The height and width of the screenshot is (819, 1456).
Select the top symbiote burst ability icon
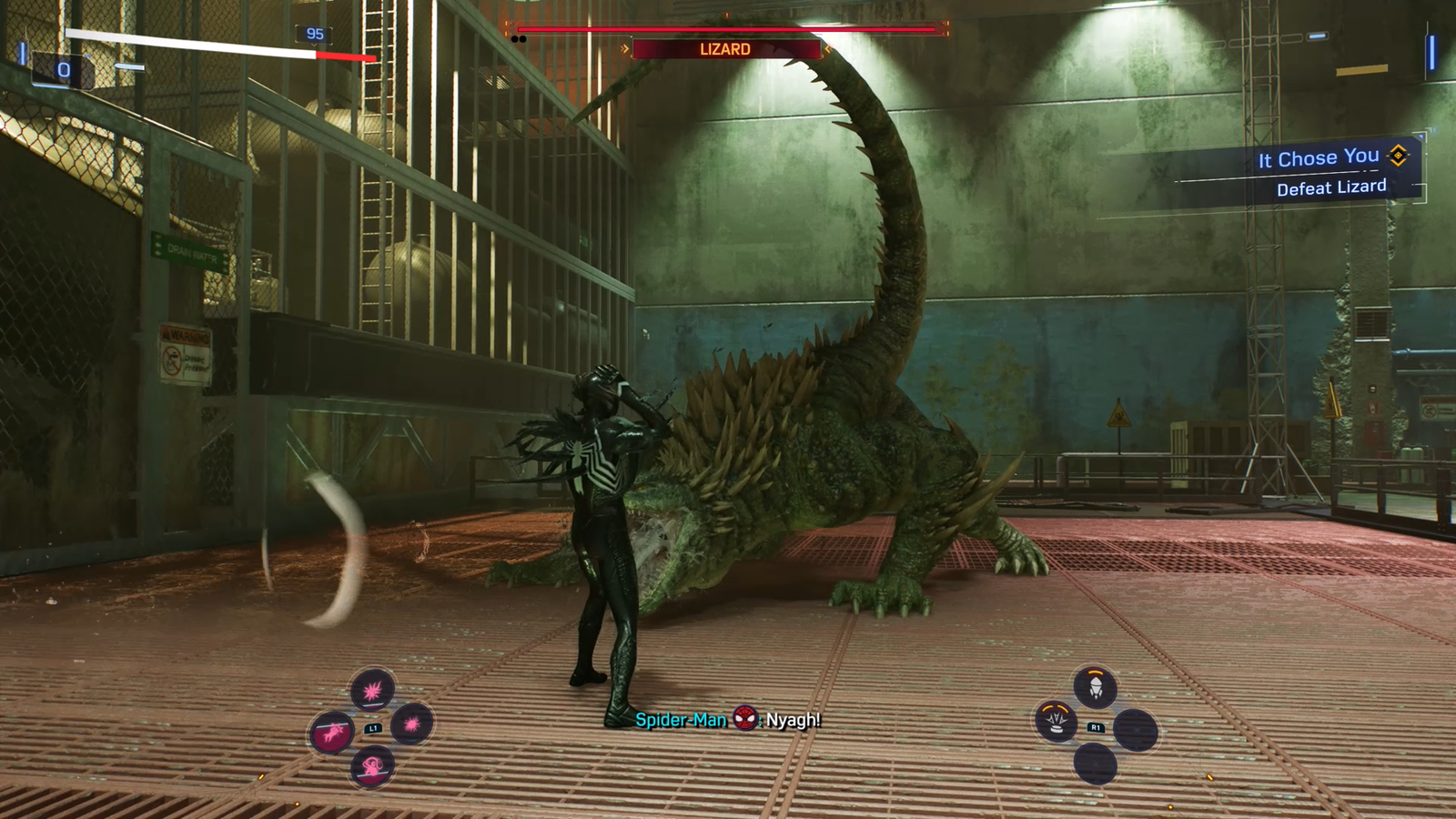coord(373,690)
